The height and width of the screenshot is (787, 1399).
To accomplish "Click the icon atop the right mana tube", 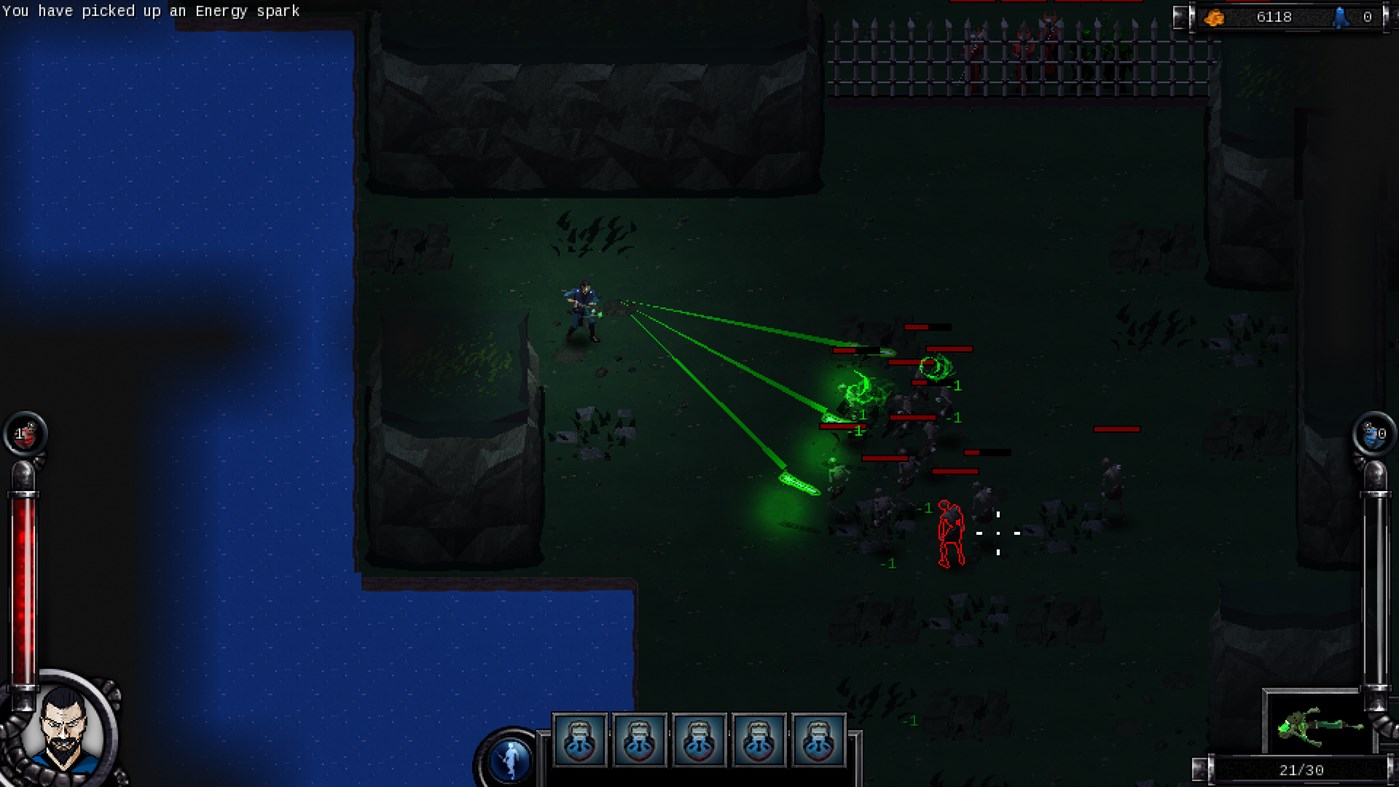I will coord(1376,432).
